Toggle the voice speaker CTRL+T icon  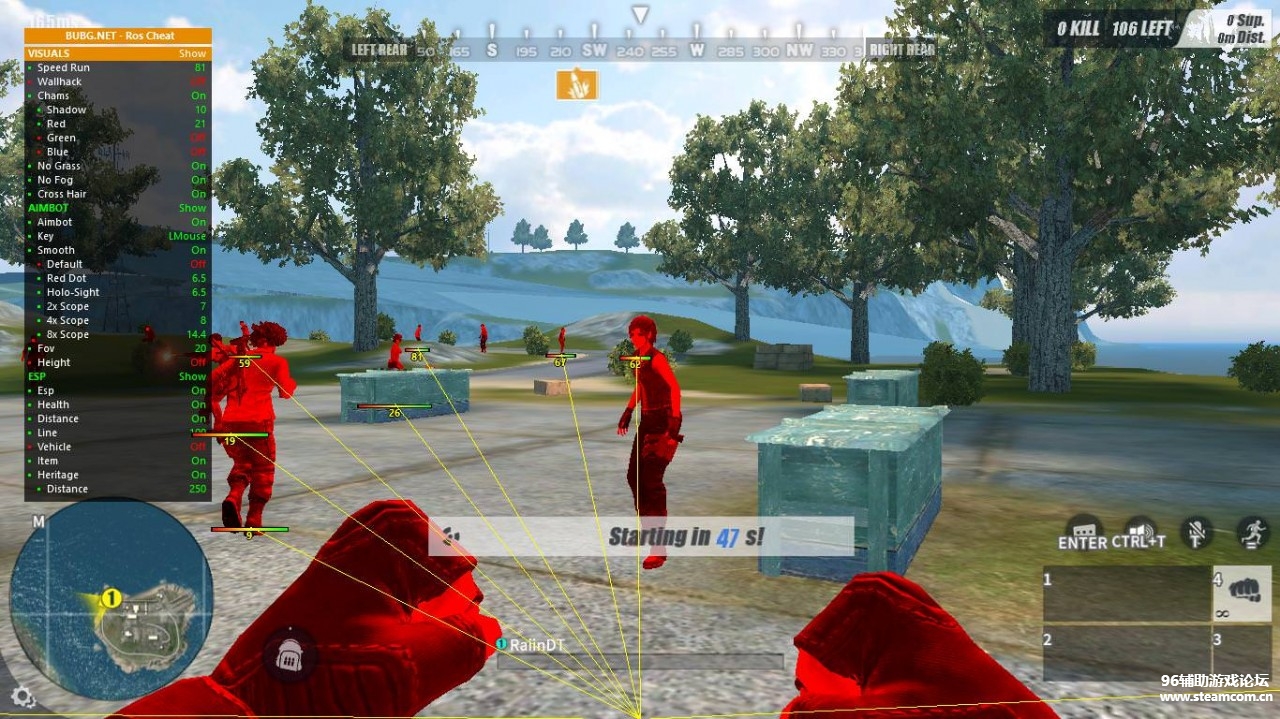point(1139,533)
